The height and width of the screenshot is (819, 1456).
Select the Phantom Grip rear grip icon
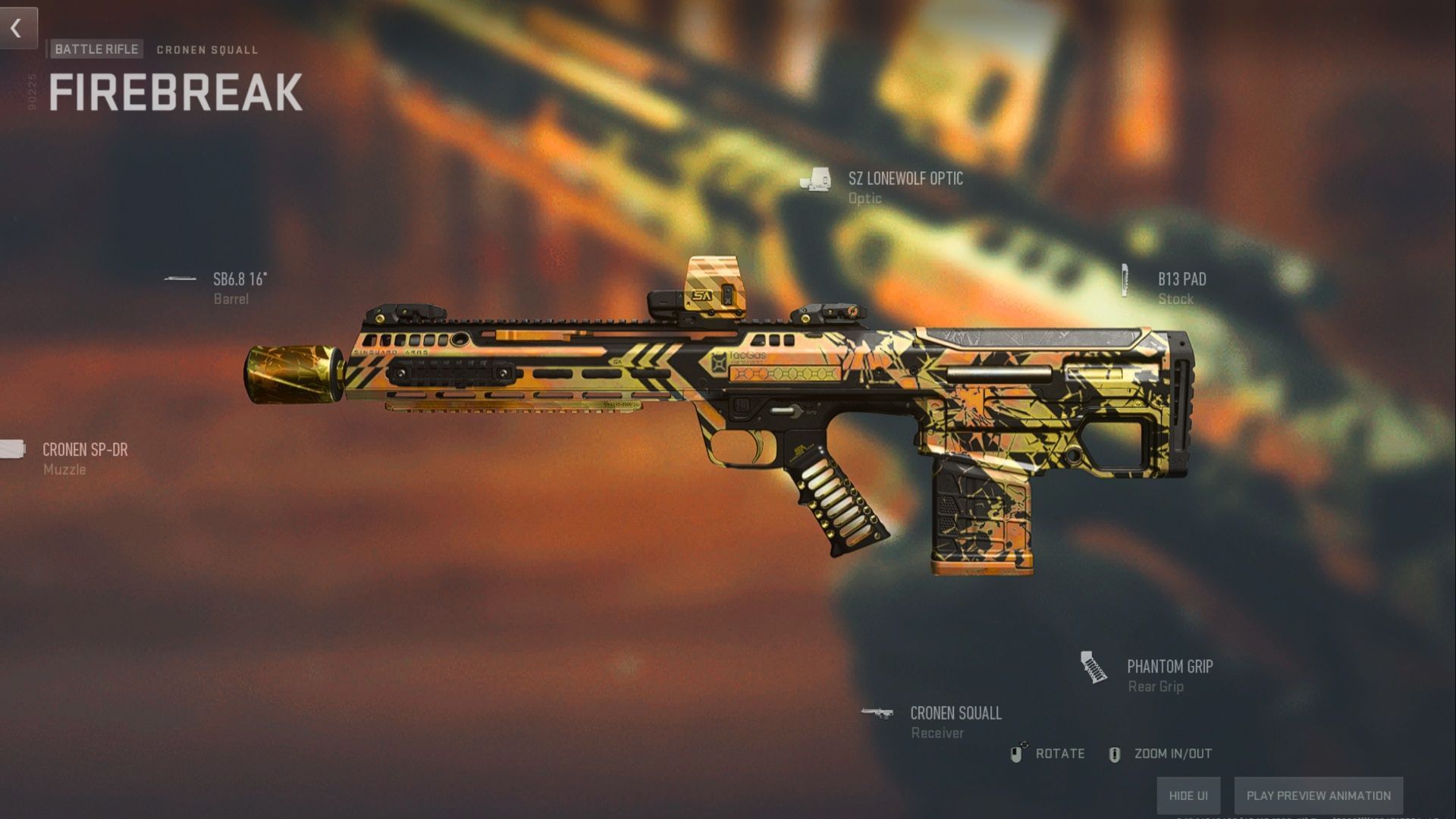click(1094, 668)
